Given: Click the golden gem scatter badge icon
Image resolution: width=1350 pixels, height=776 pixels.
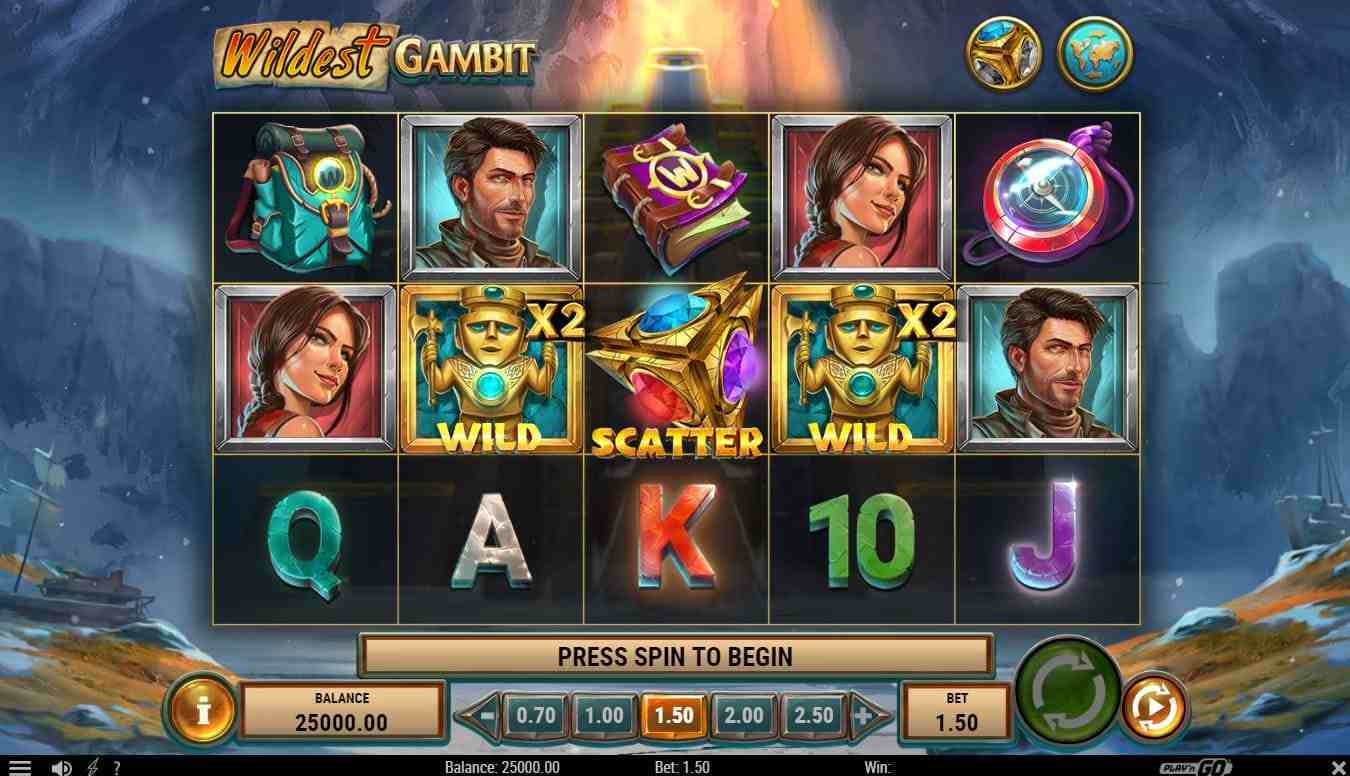Looking at the screenshot, I should point(1003,52).
